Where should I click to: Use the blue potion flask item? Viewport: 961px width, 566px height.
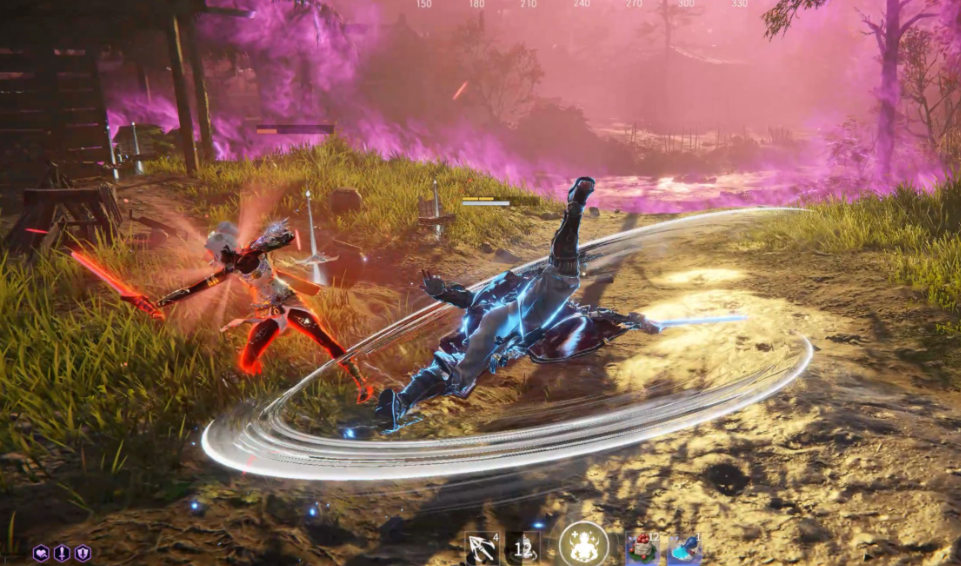684,548
